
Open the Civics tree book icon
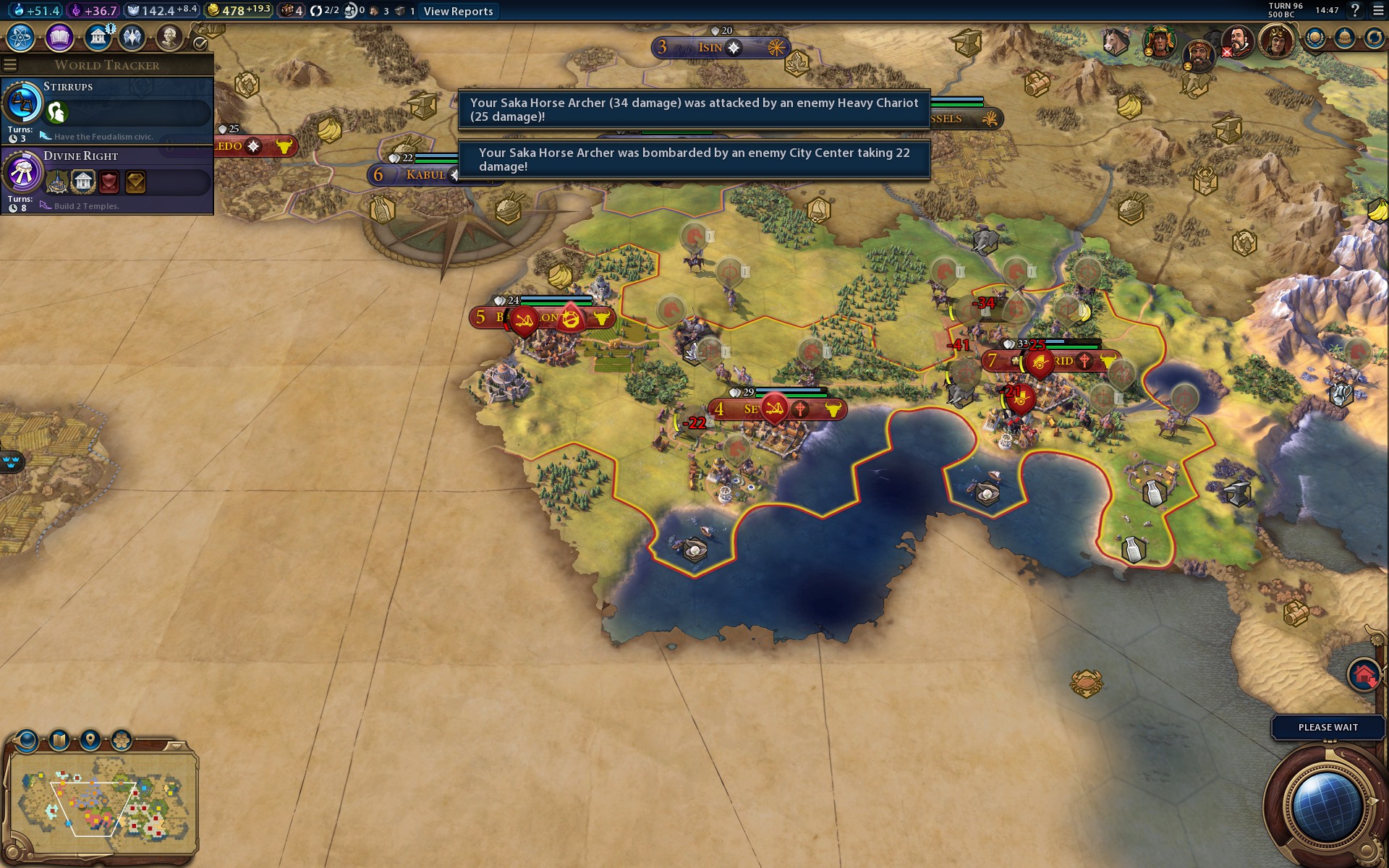(x=59, y=37)
